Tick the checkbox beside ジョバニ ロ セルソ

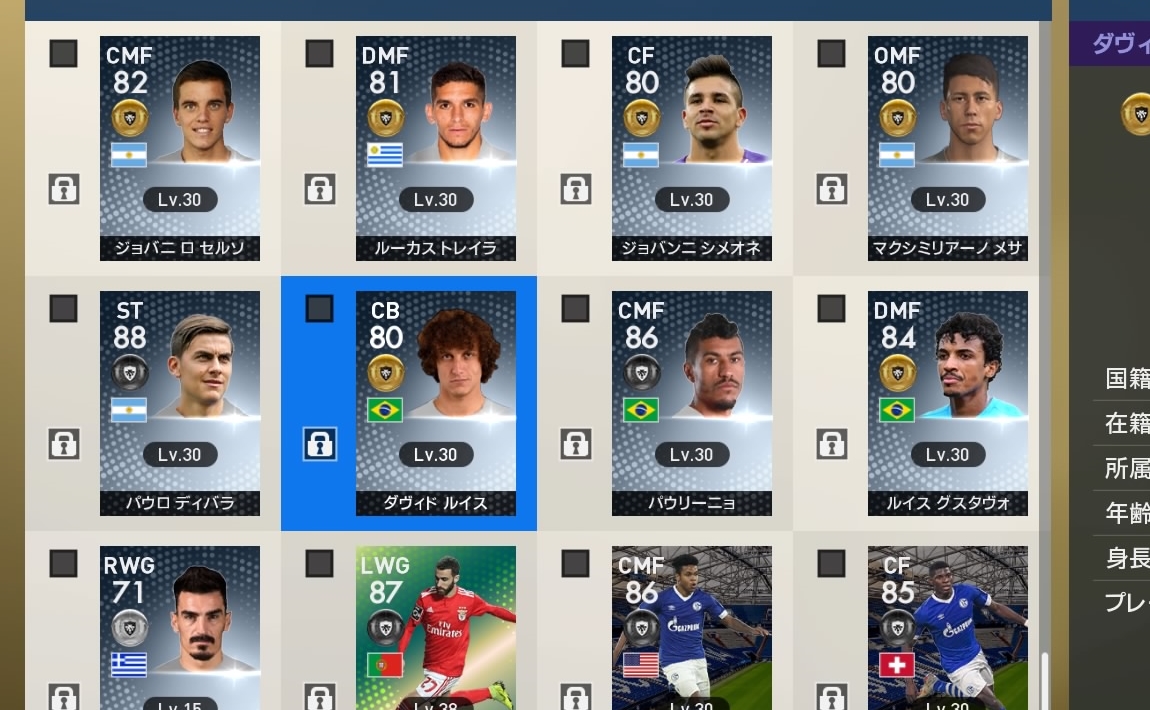tap(64, 54)
